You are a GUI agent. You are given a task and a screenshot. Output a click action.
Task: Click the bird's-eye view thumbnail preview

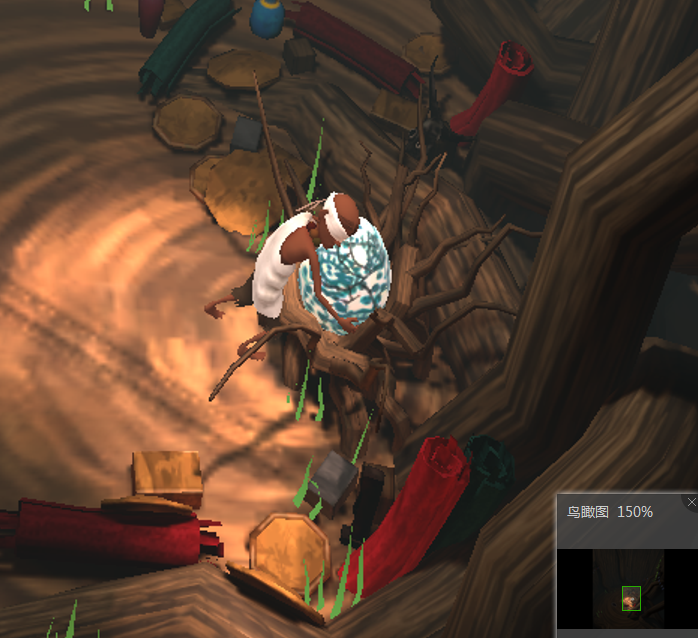click(x=628, y=587)
